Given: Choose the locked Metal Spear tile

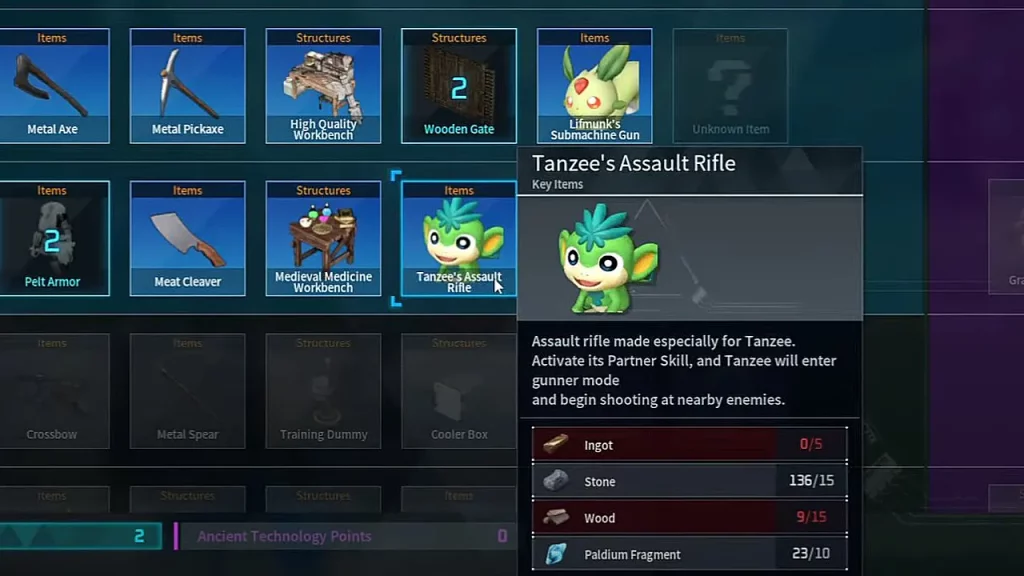Looking at the screenshot, I should (188, 391).
